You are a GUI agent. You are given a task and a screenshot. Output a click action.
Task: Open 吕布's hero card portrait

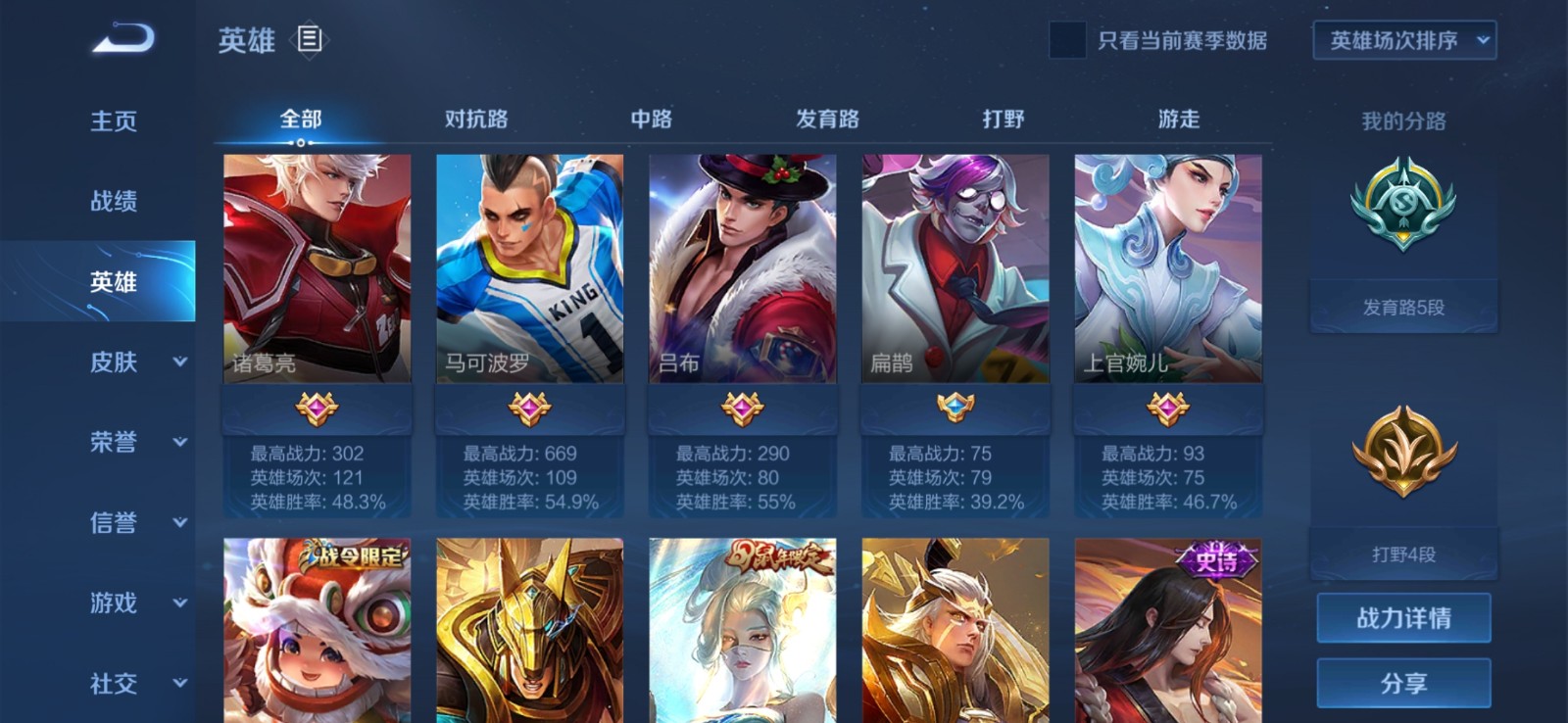pyautogui.click(x=741, y=265)
